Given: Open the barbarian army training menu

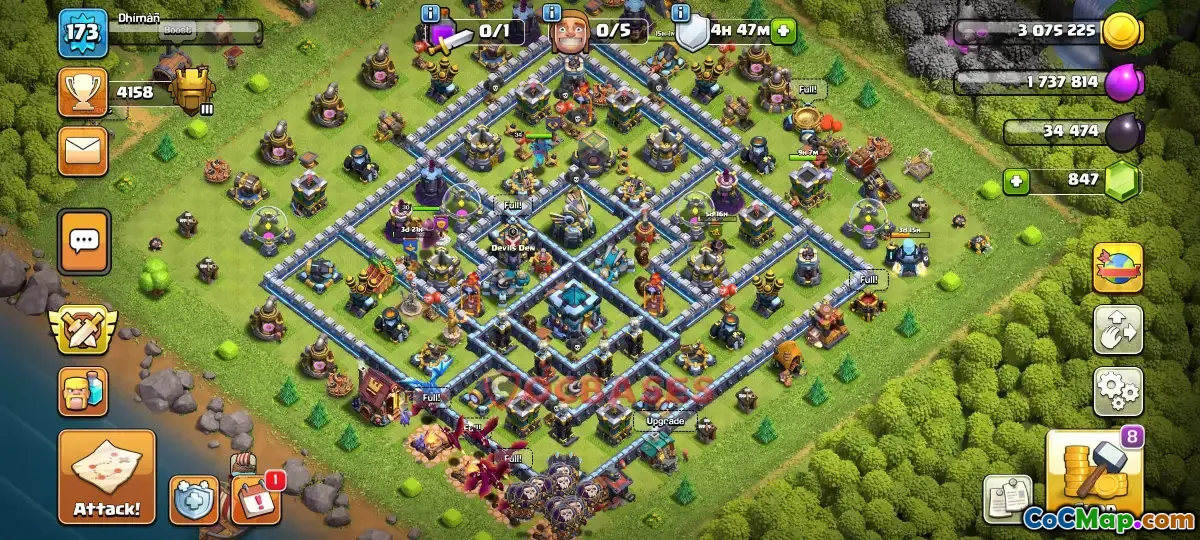Looking at the screenshot, I should tap(84, 391).
